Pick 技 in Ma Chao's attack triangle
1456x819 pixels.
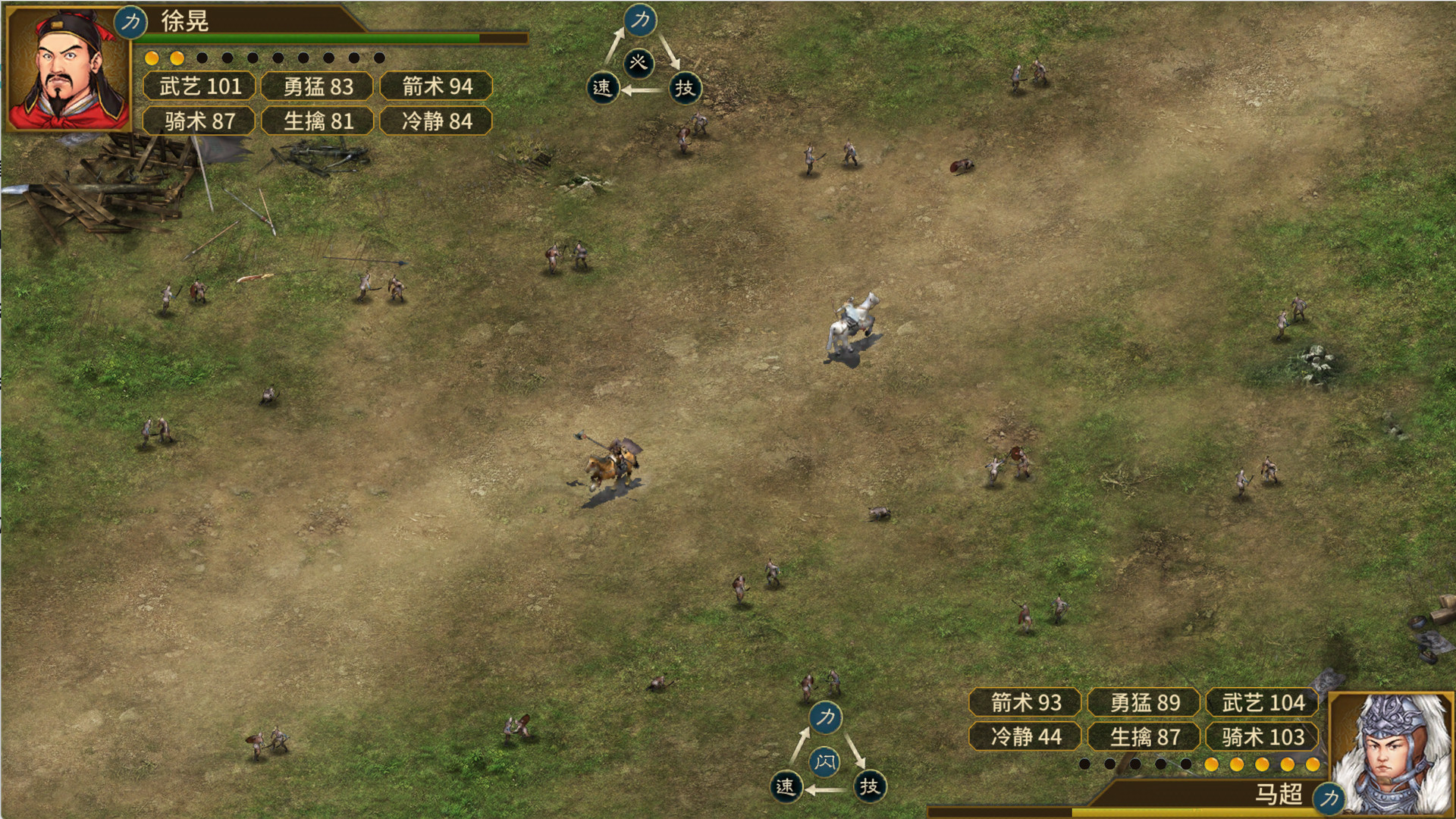tap(869, 786)
